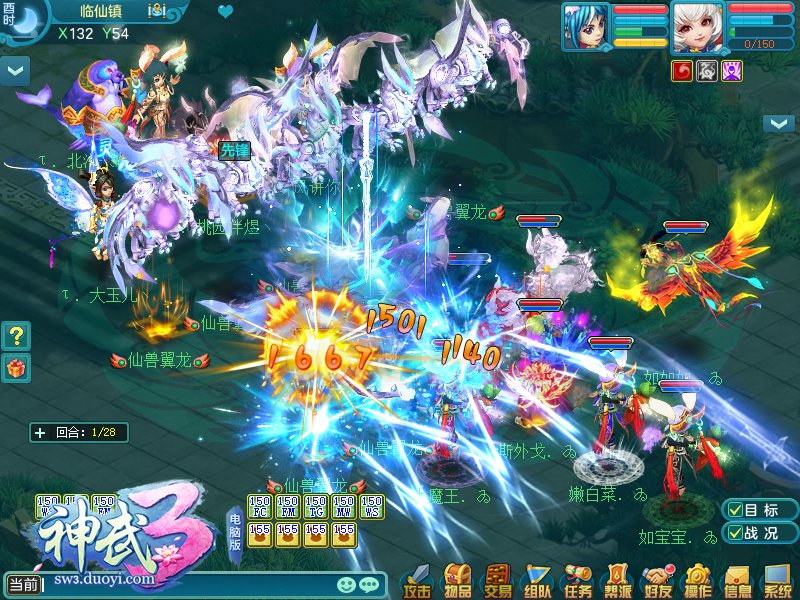Open the 系统 system settings
This screenshot has height=600, width=800.
tap(777, 580)
